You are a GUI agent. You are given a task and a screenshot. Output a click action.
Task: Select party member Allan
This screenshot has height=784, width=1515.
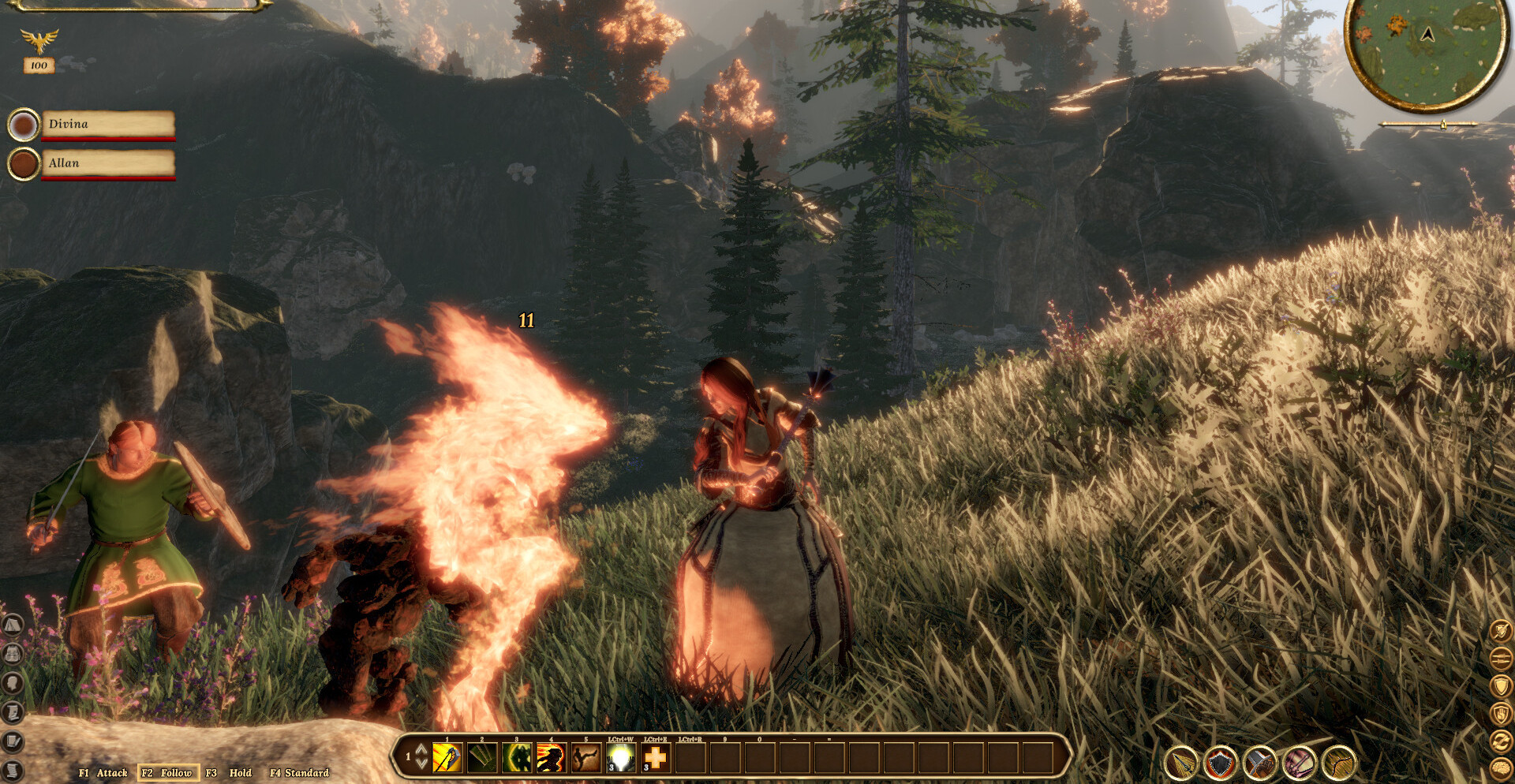tap(107, 163)
